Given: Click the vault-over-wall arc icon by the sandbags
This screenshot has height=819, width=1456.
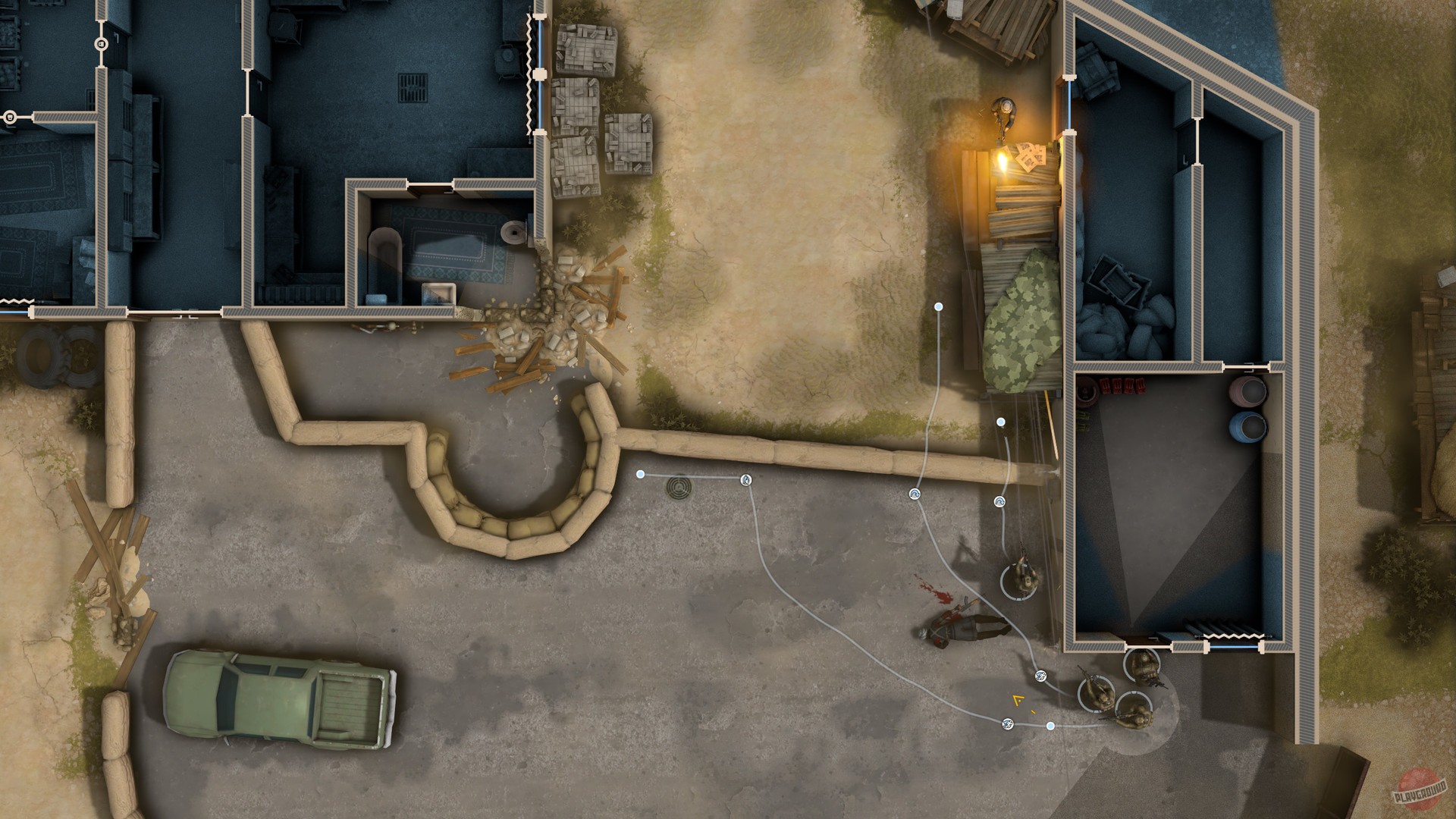Looking at the screenshot, I should (915, 494).
